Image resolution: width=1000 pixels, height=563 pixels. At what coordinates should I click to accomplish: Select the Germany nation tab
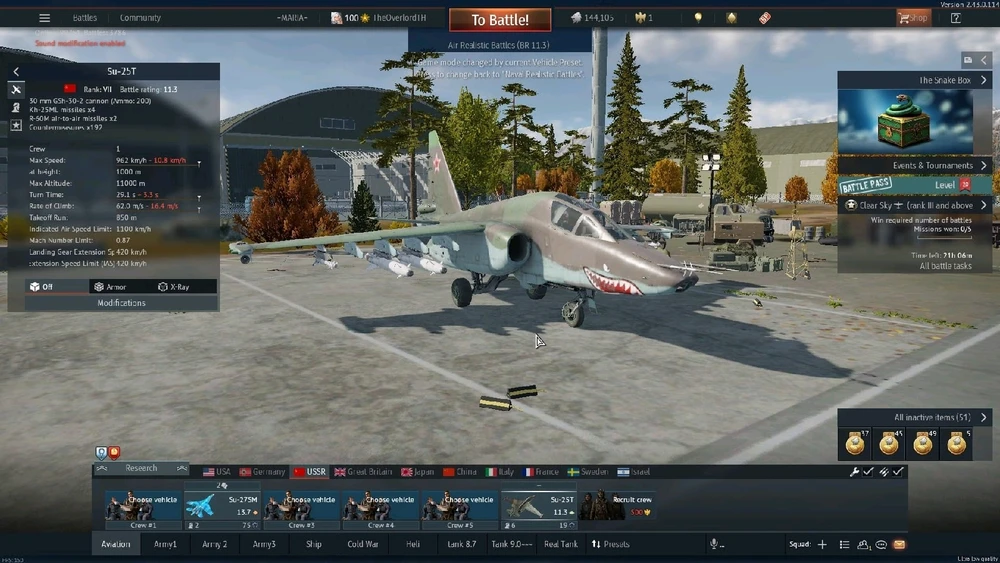263,472
